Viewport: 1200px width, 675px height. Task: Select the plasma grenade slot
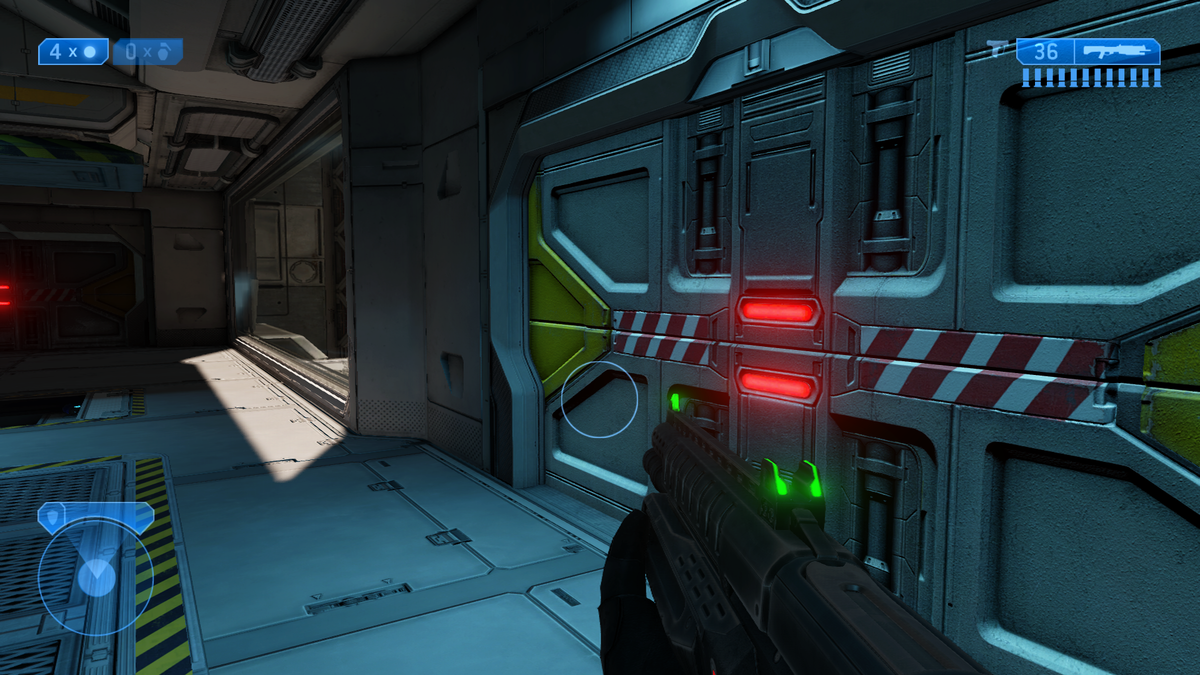click(148, 51)
